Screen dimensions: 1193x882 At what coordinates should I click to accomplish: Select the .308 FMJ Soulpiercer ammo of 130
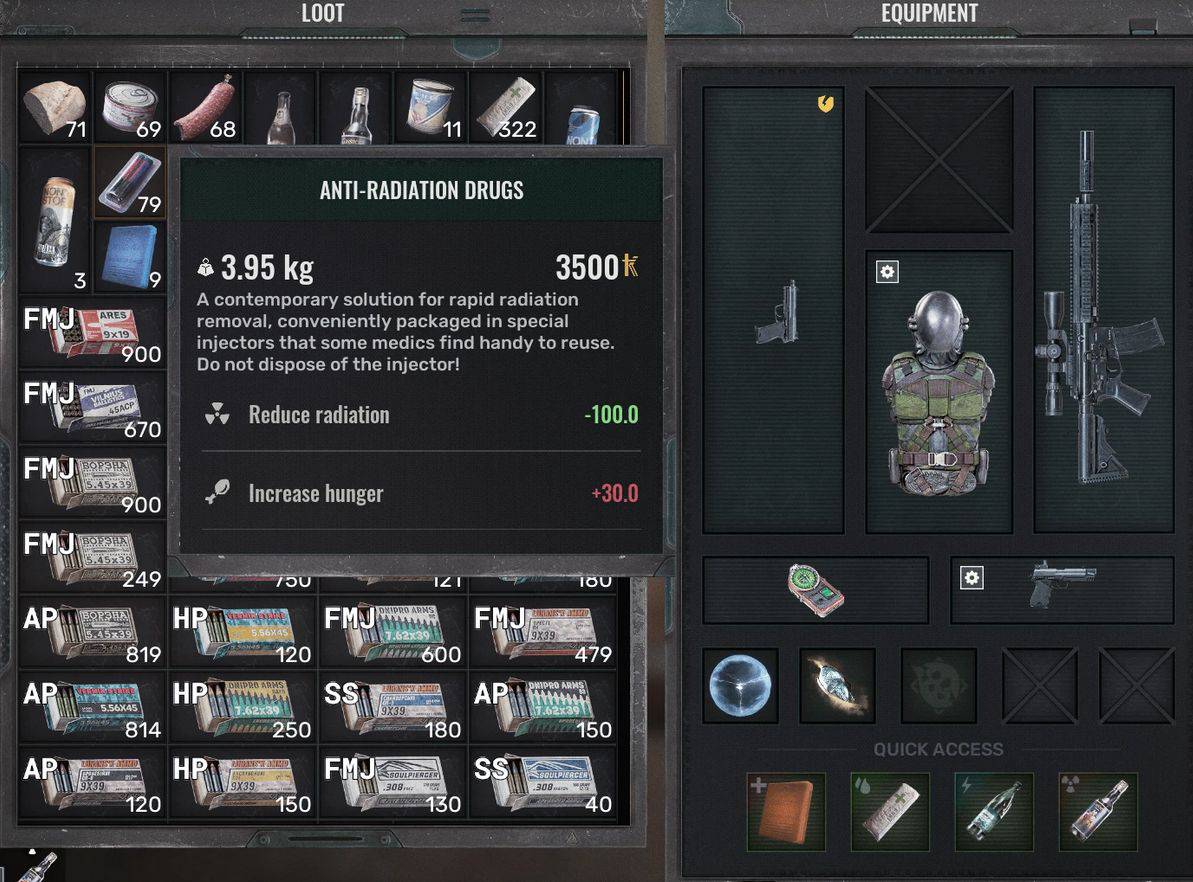[394, 781]
